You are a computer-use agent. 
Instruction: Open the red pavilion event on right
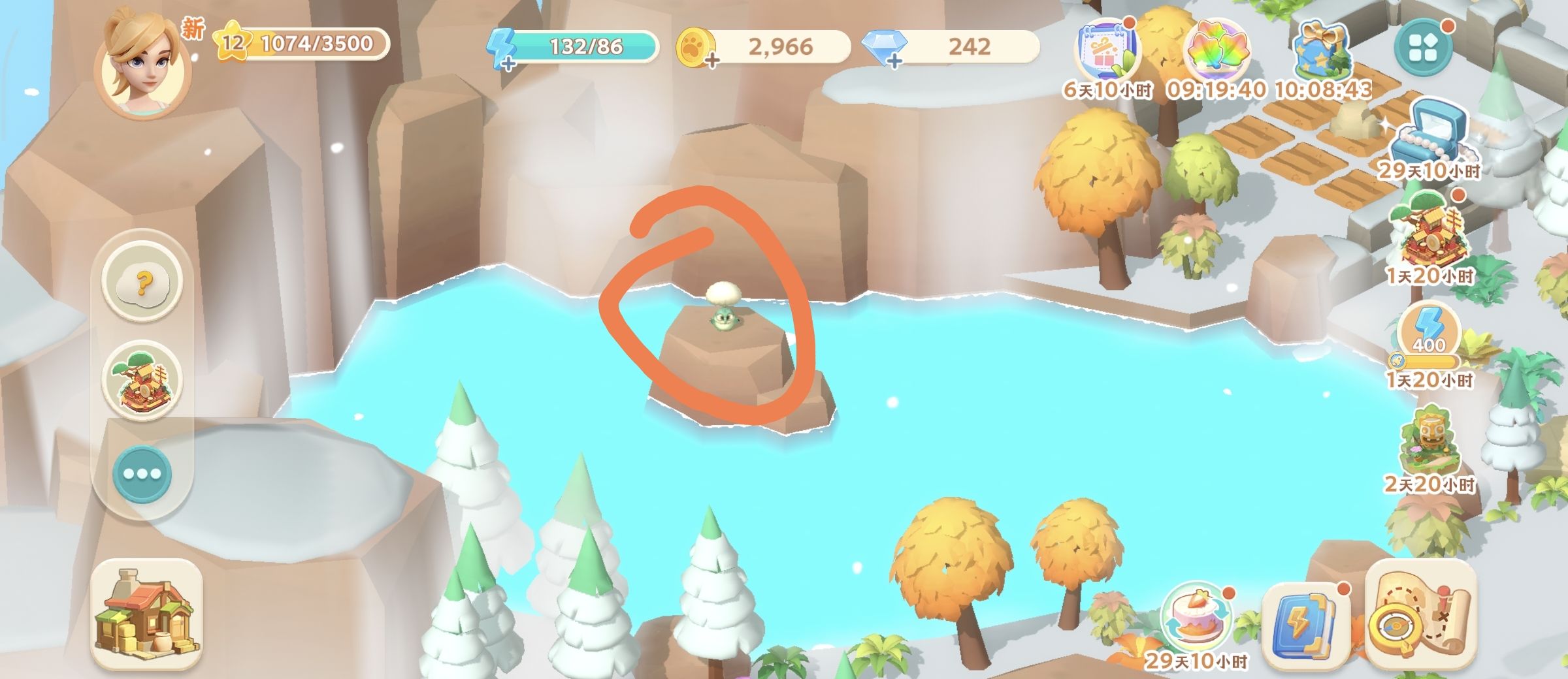(1429, 236)
